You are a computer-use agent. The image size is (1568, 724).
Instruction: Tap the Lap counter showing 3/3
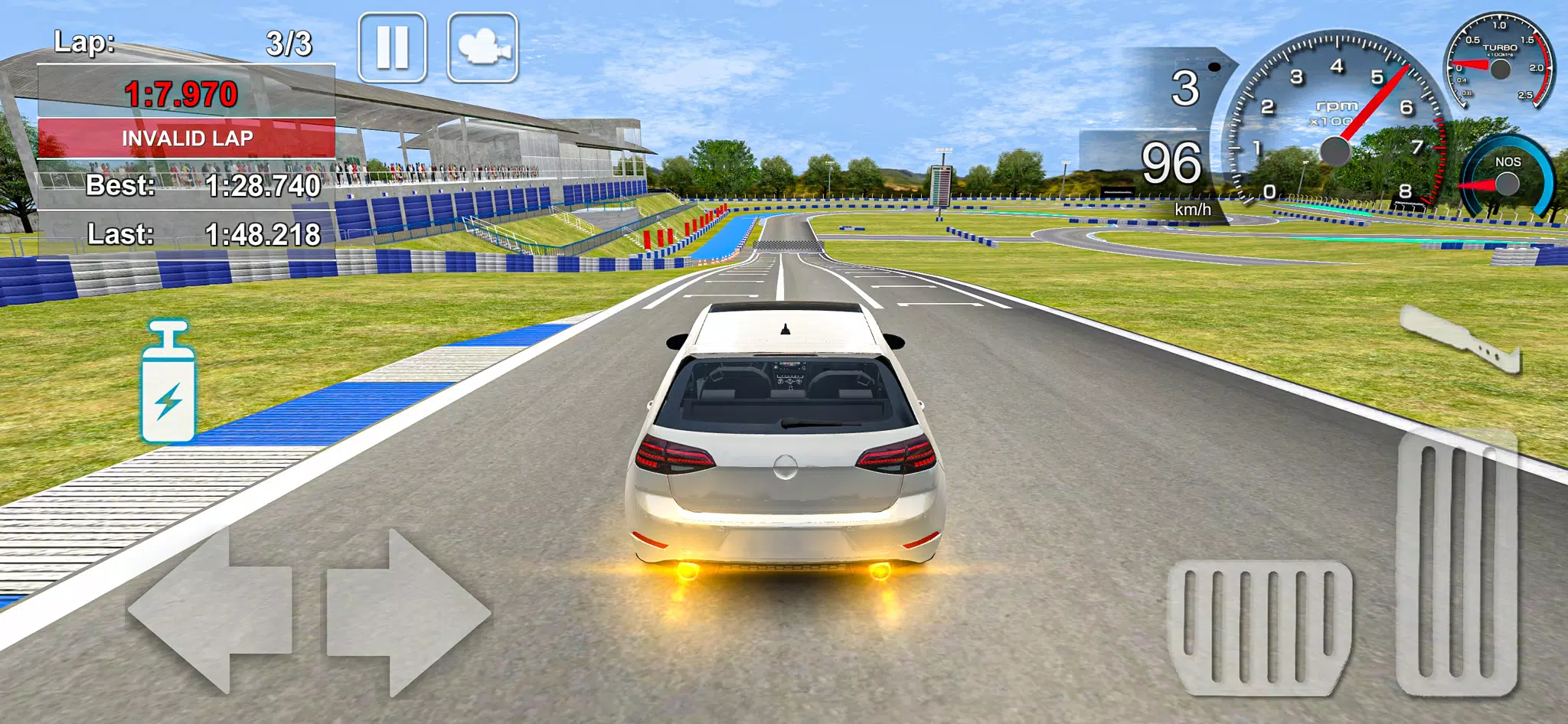tap(184, 42)
